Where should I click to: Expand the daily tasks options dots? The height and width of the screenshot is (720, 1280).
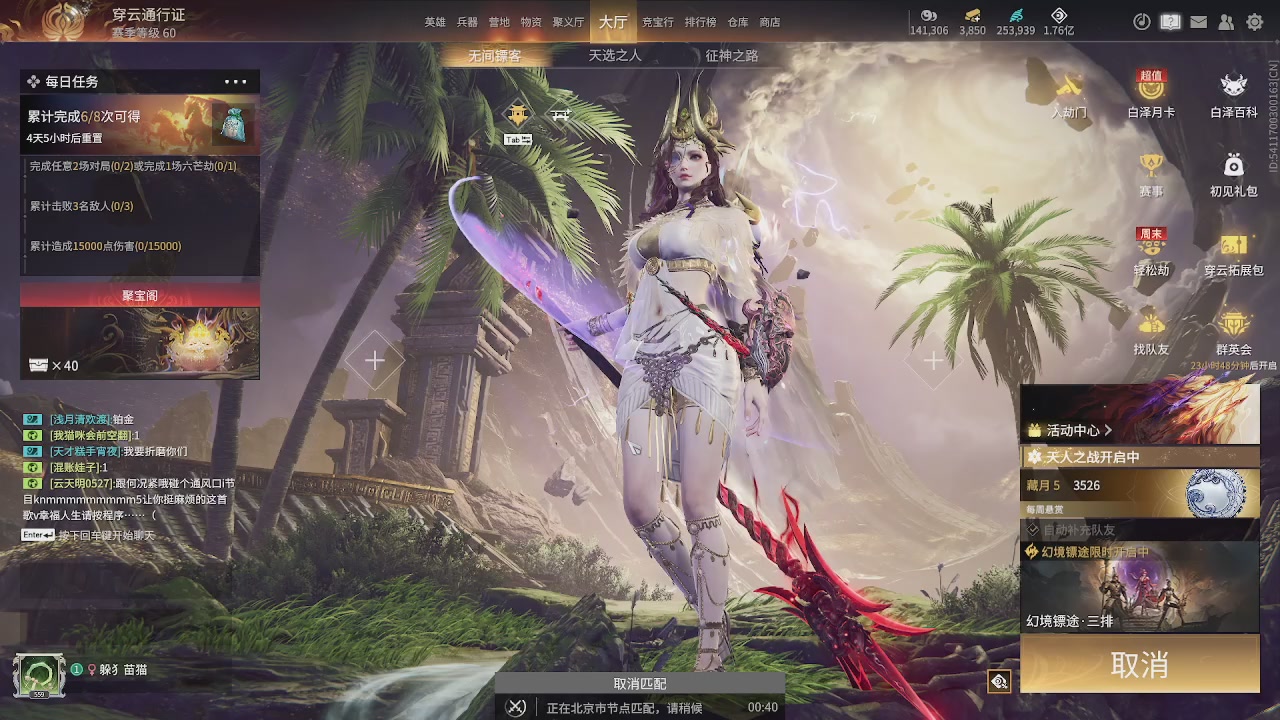[x=236, y=82]
